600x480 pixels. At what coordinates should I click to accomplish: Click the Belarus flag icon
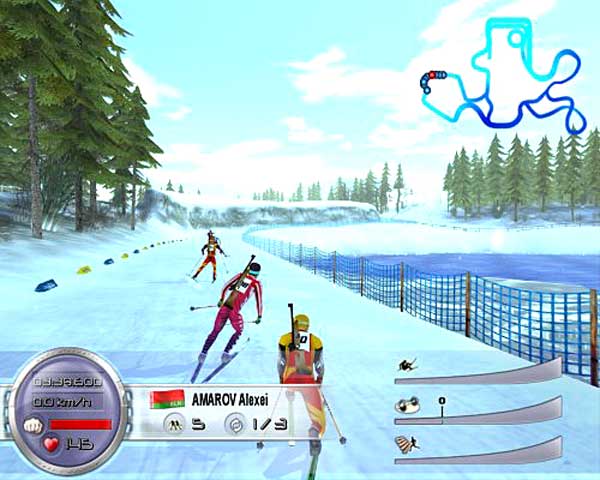click(165, 399)
